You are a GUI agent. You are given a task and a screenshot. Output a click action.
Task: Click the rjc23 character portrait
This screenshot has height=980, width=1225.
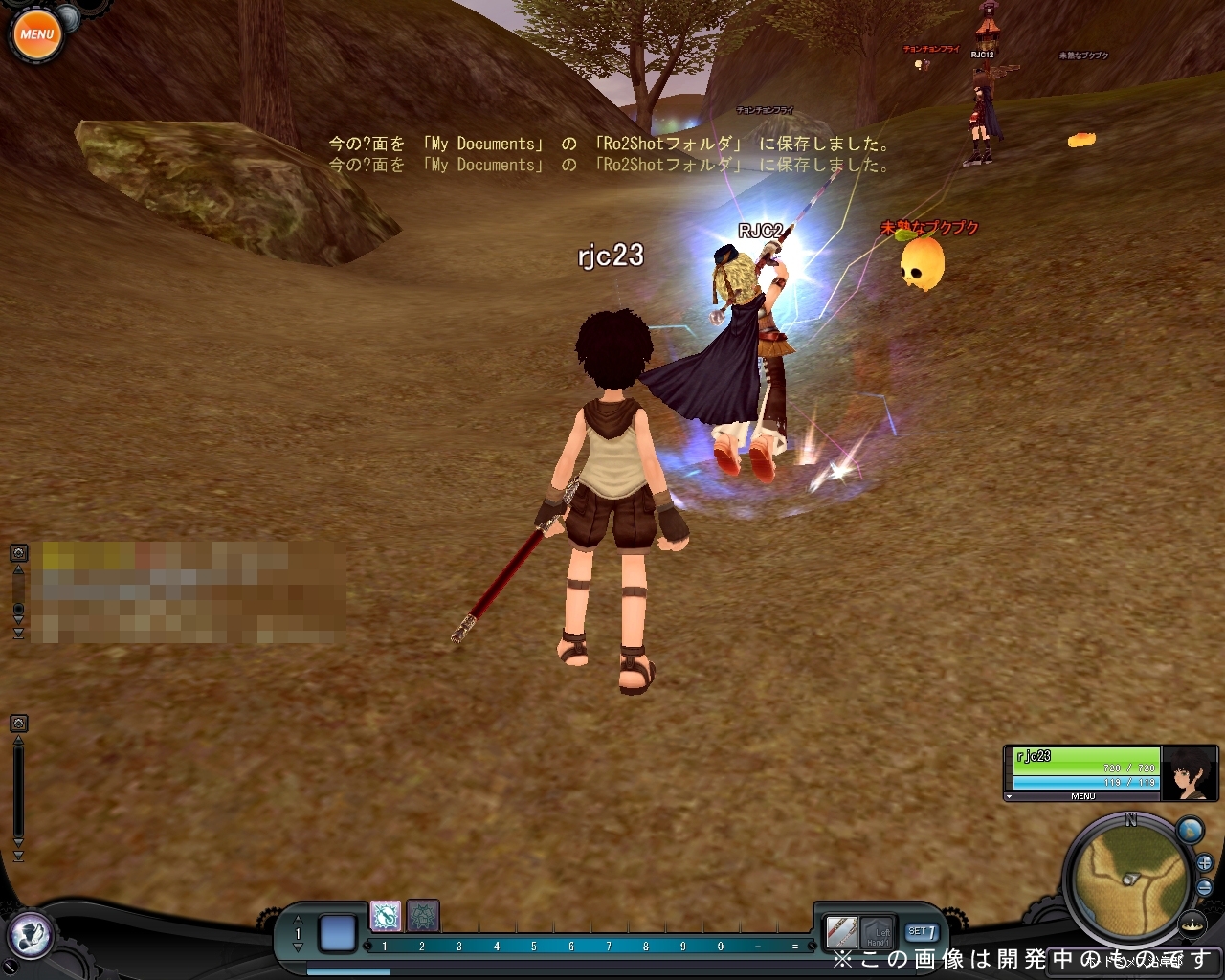coord(1190,772)
